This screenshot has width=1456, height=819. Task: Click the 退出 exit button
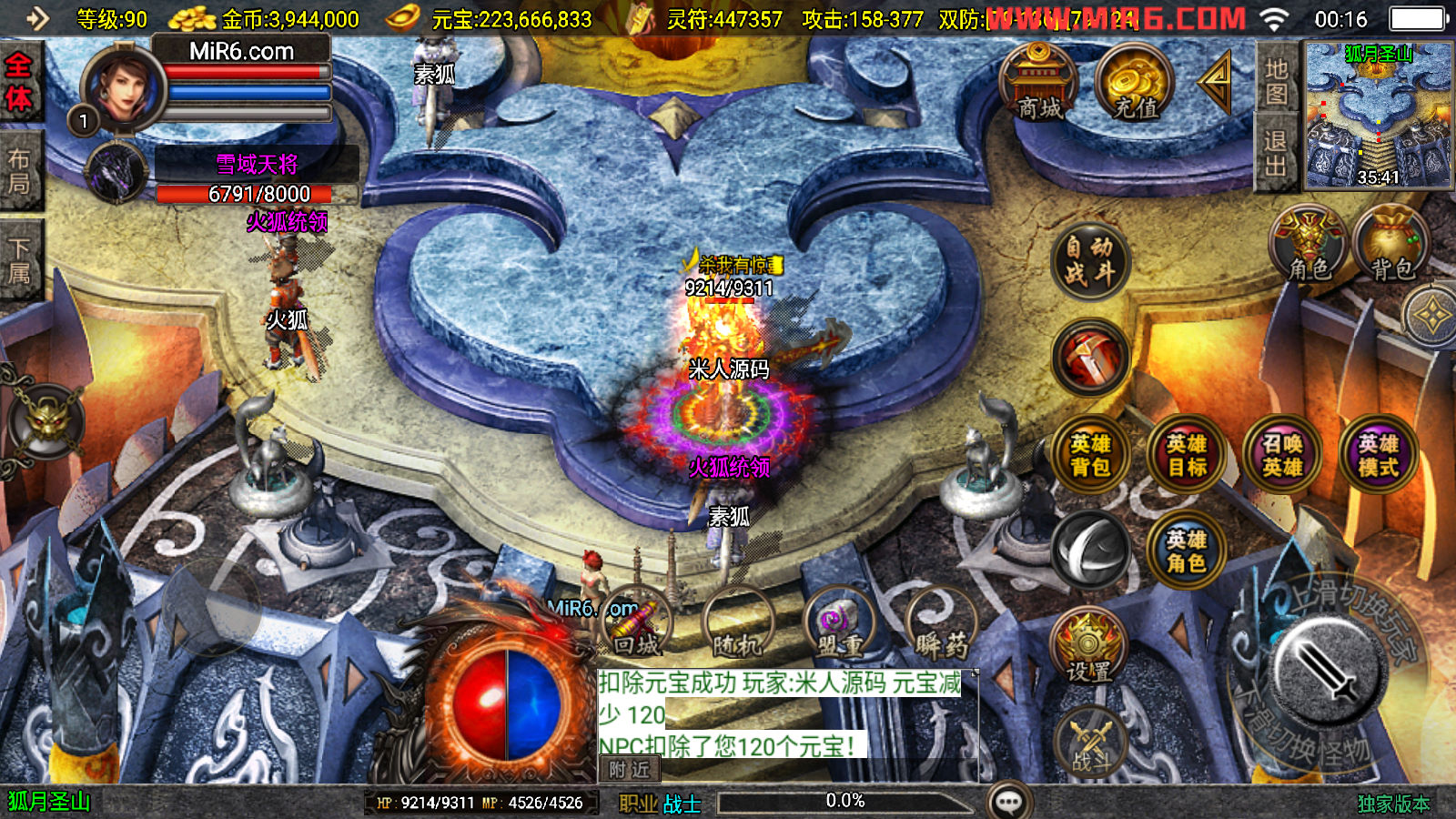coord(1276,154)
